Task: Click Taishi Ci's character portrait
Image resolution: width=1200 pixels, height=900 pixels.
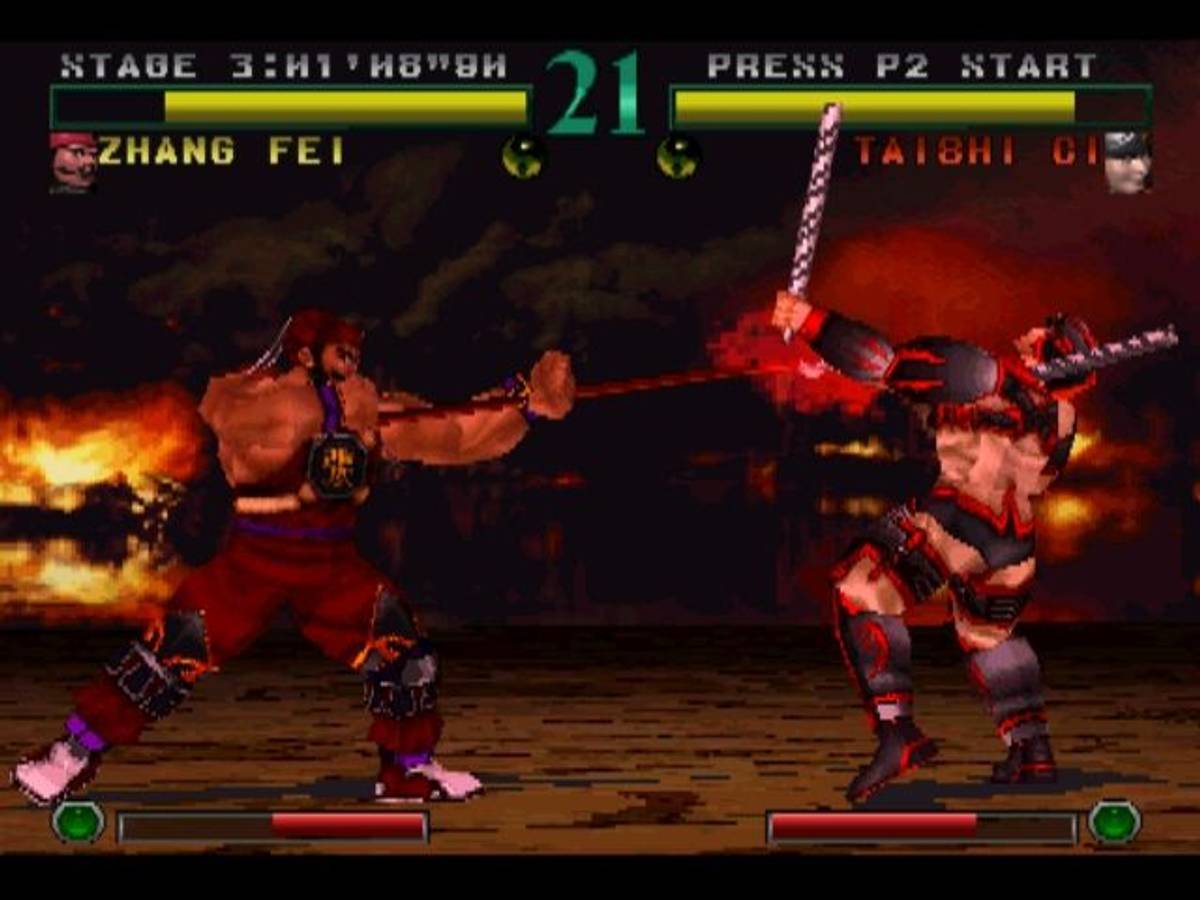Action: point(1127,162)
